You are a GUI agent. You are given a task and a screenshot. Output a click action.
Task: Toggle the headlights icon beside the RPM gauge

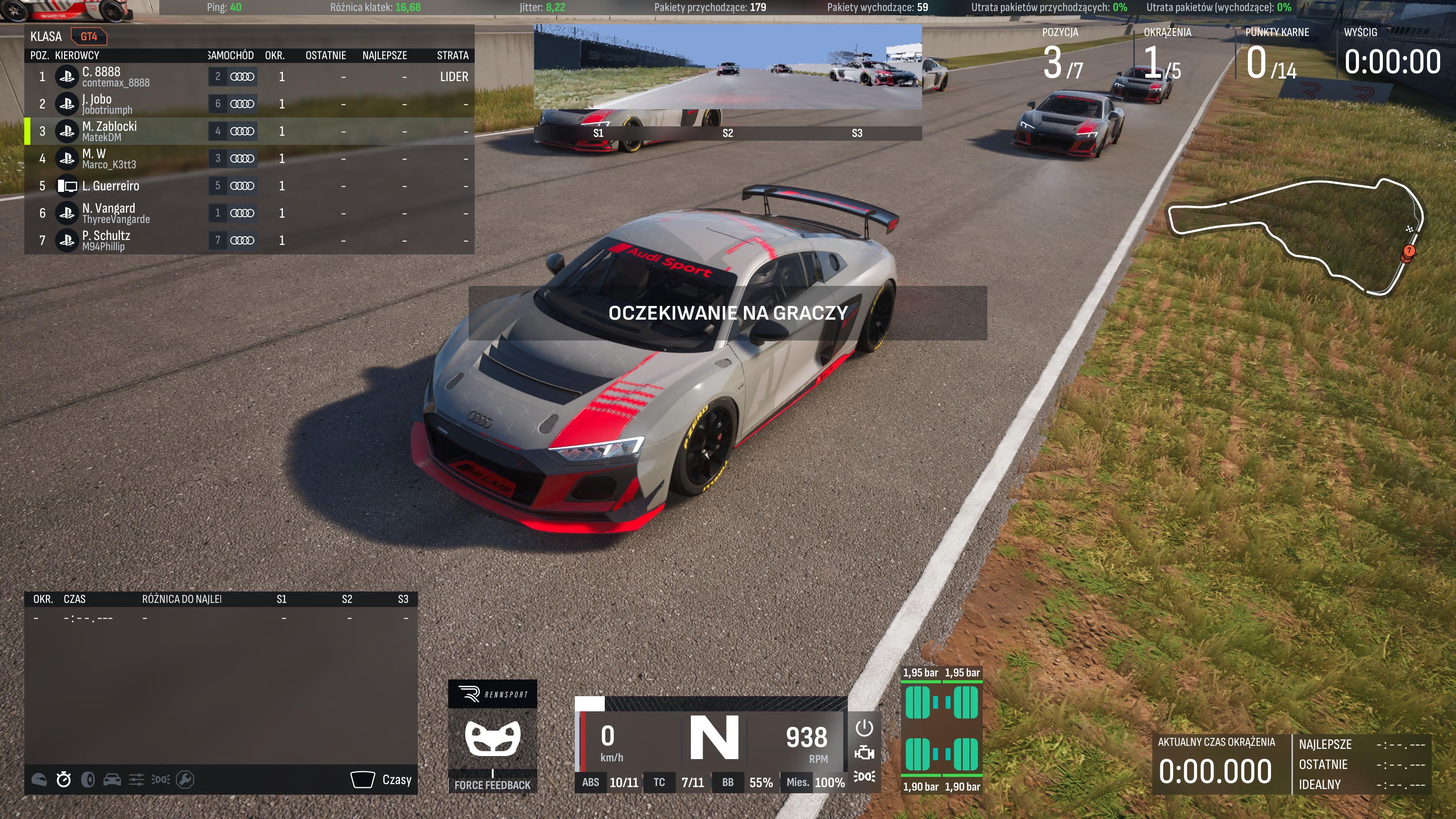tap(864, 777)
